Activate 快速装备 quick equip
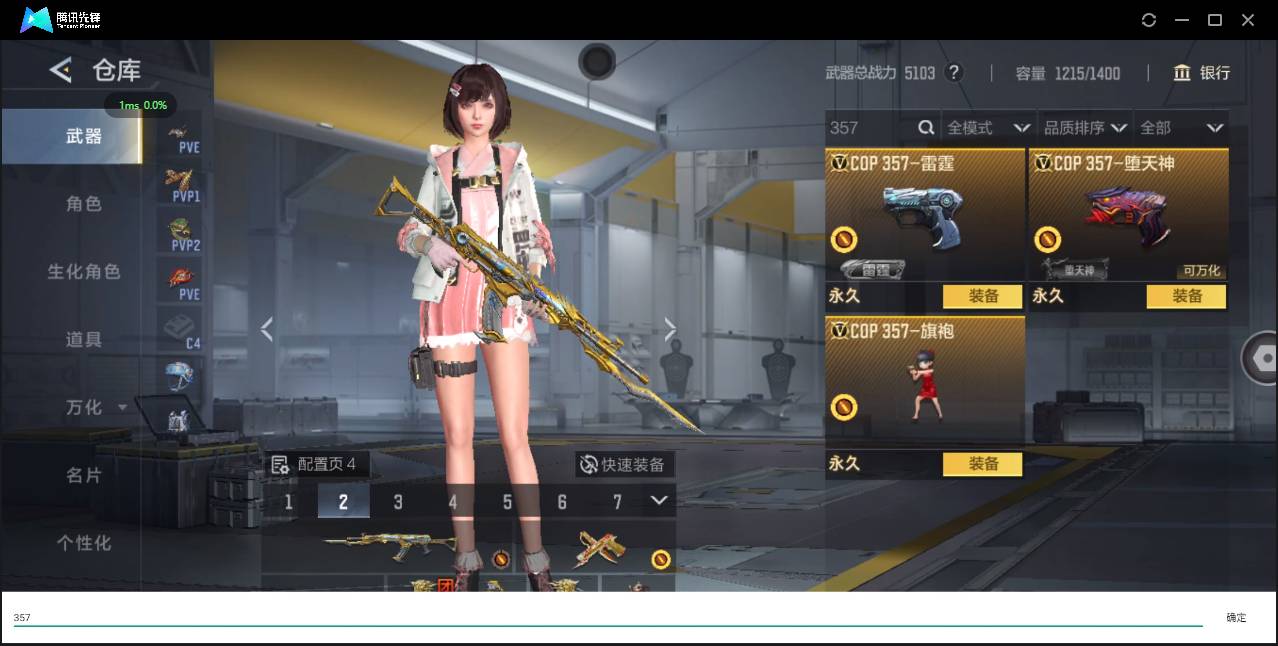Image resolution: width=1278 pixels, height=646 pixels. point(625,464)
